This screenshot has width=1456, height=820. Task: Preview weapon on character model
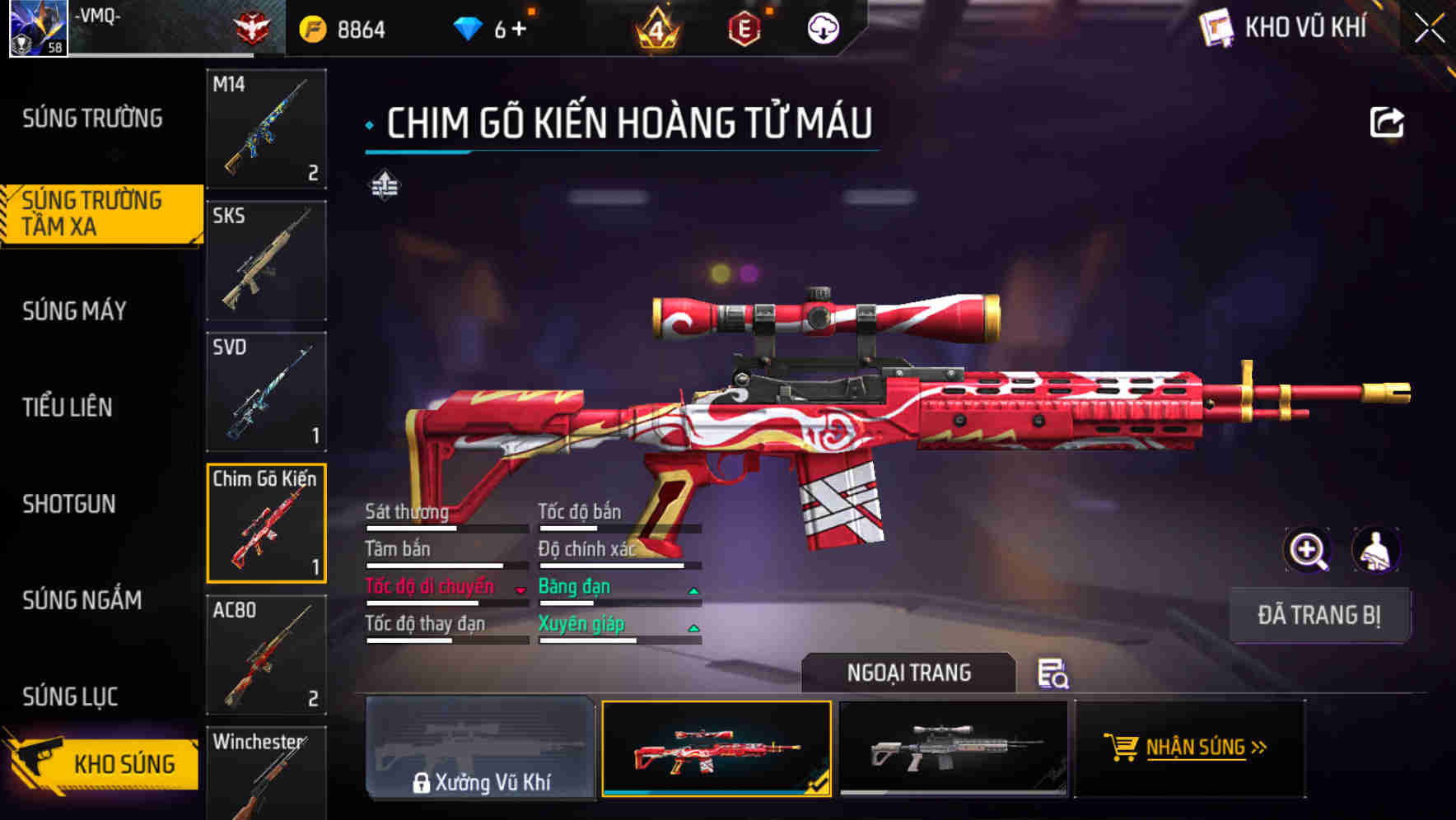click(1378, 550)
